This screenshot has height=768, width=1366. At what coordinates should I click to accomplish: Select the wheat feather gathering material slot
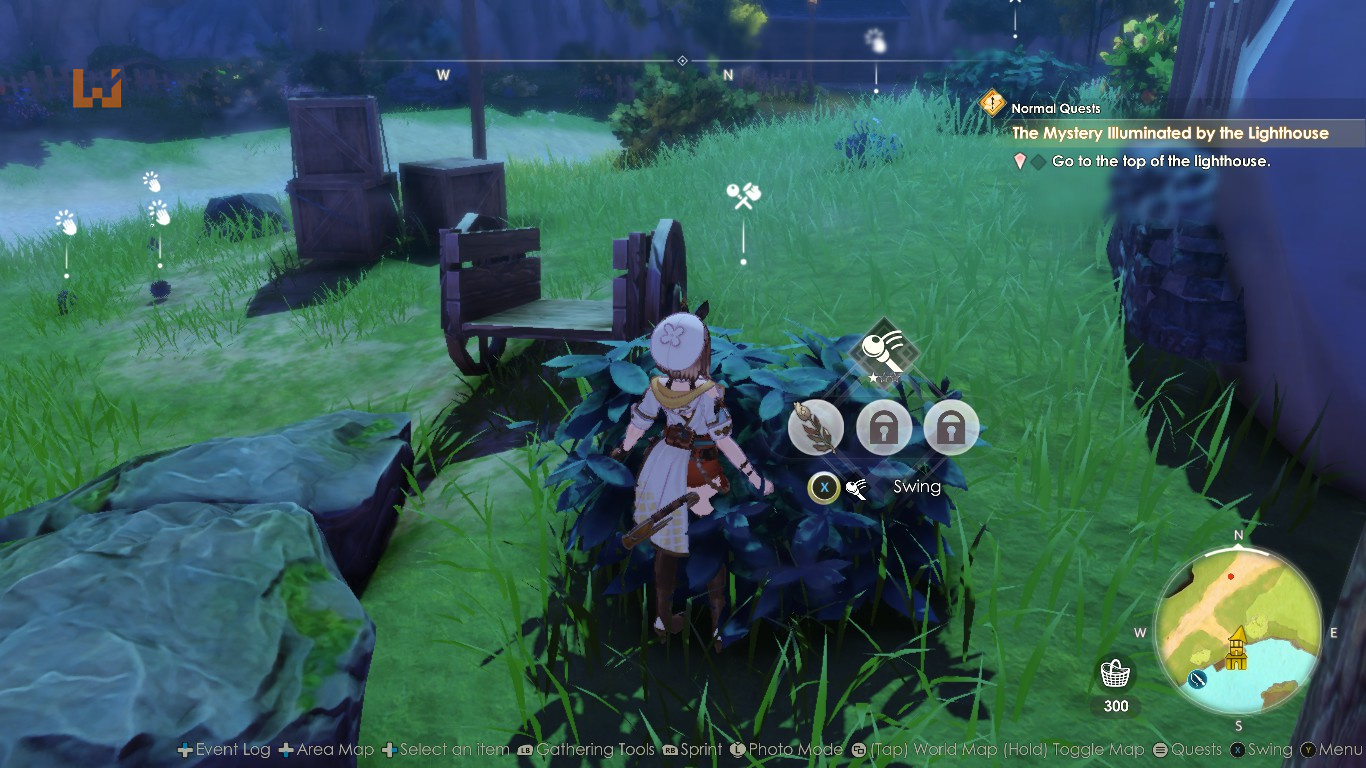(x=815, y=428)
